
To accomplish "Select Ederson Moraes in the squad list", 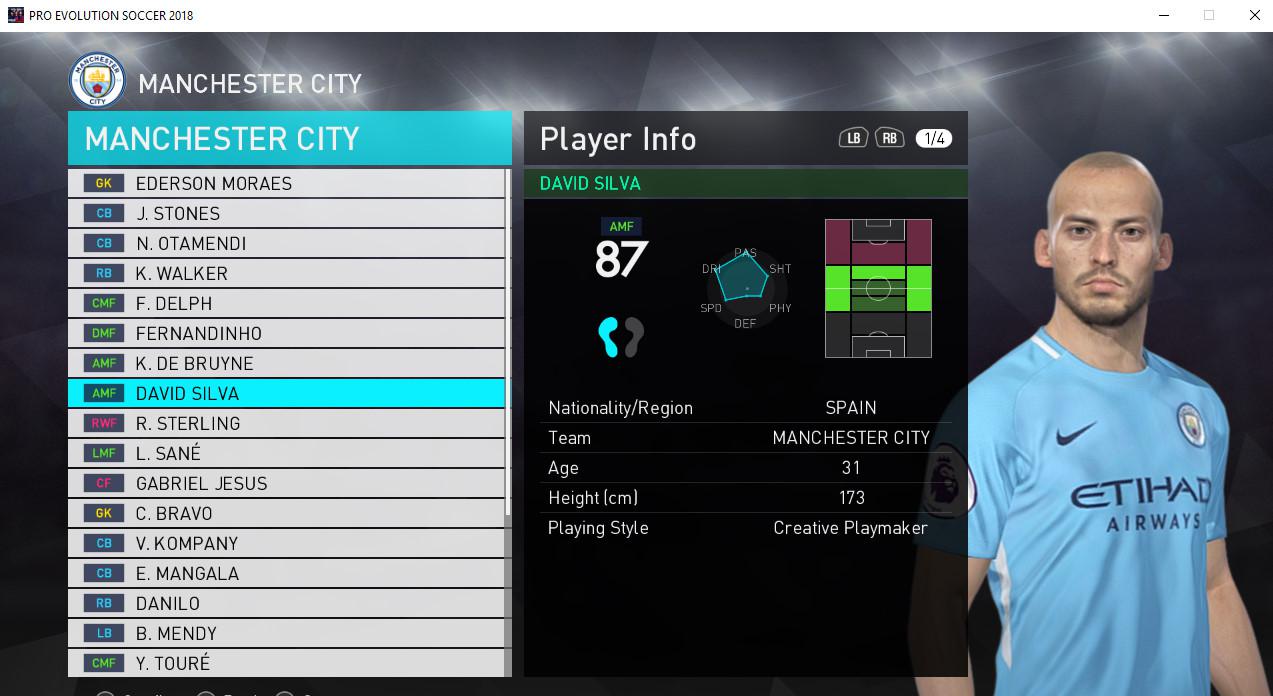I will click(x=287, y=183).
